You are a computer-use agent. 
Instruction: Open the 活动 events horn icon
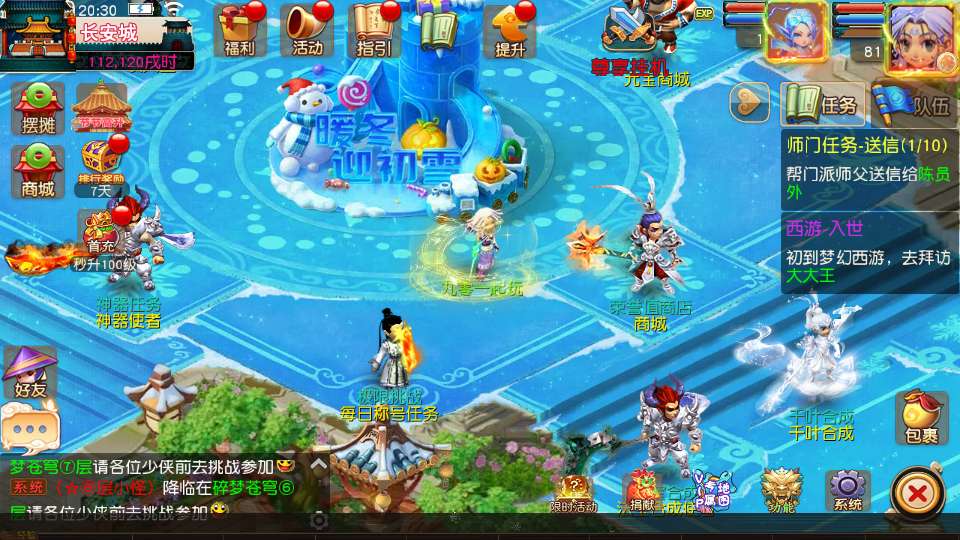[307, 28]
